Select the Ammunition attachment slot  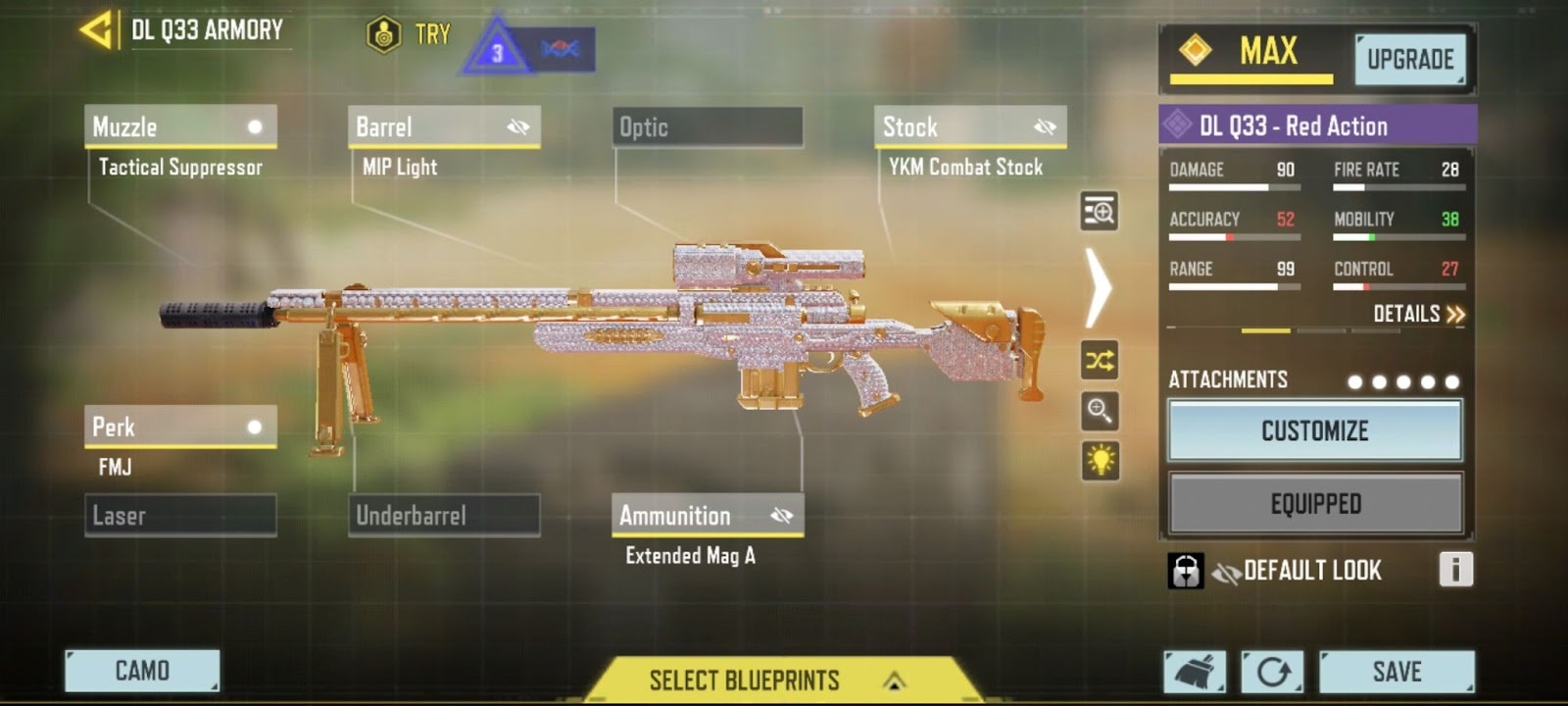707,516
